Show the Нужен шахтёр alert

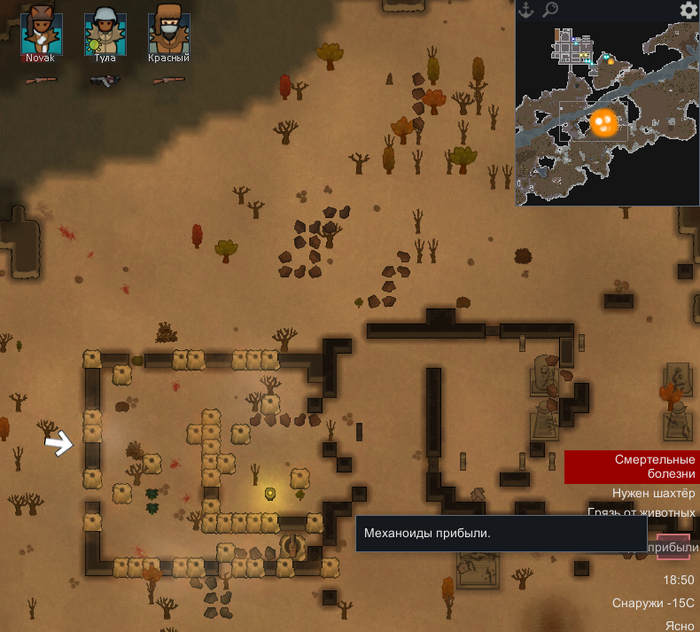point(652,494)
